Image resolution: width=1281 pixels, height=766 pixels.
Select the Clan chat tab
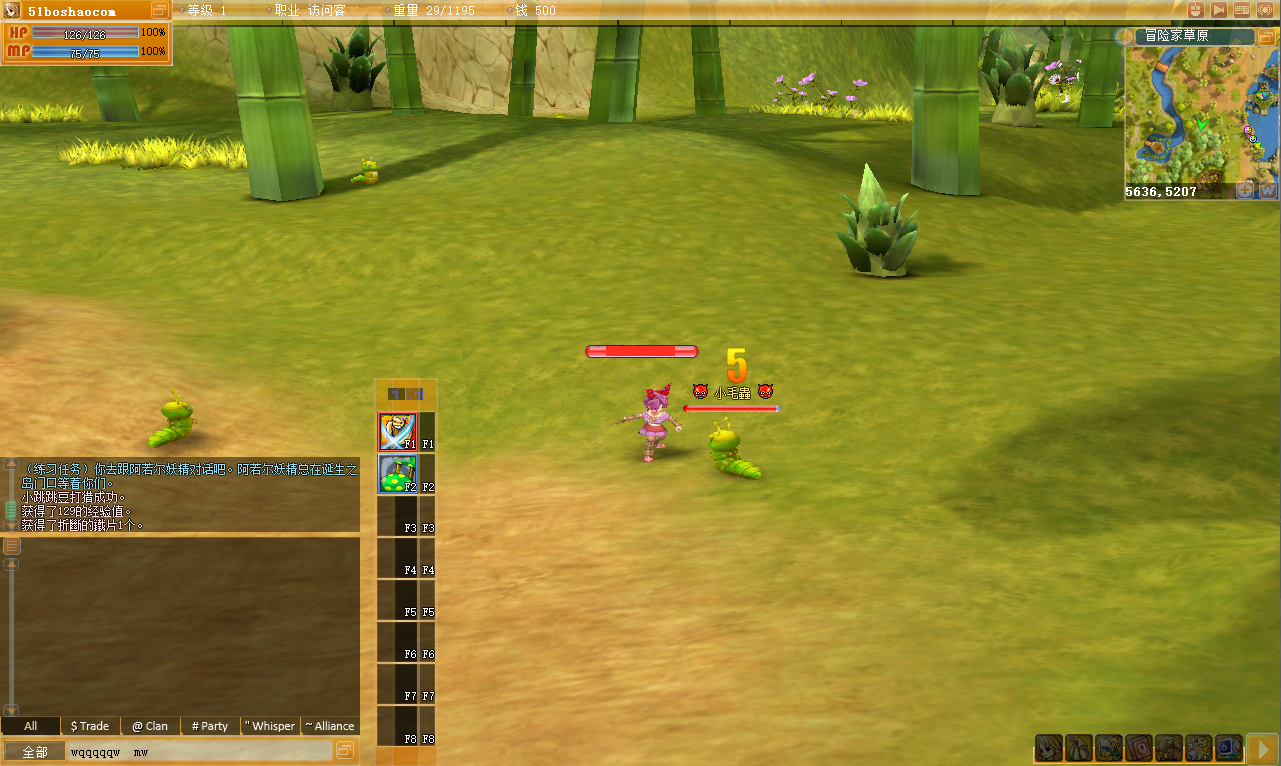150,726
